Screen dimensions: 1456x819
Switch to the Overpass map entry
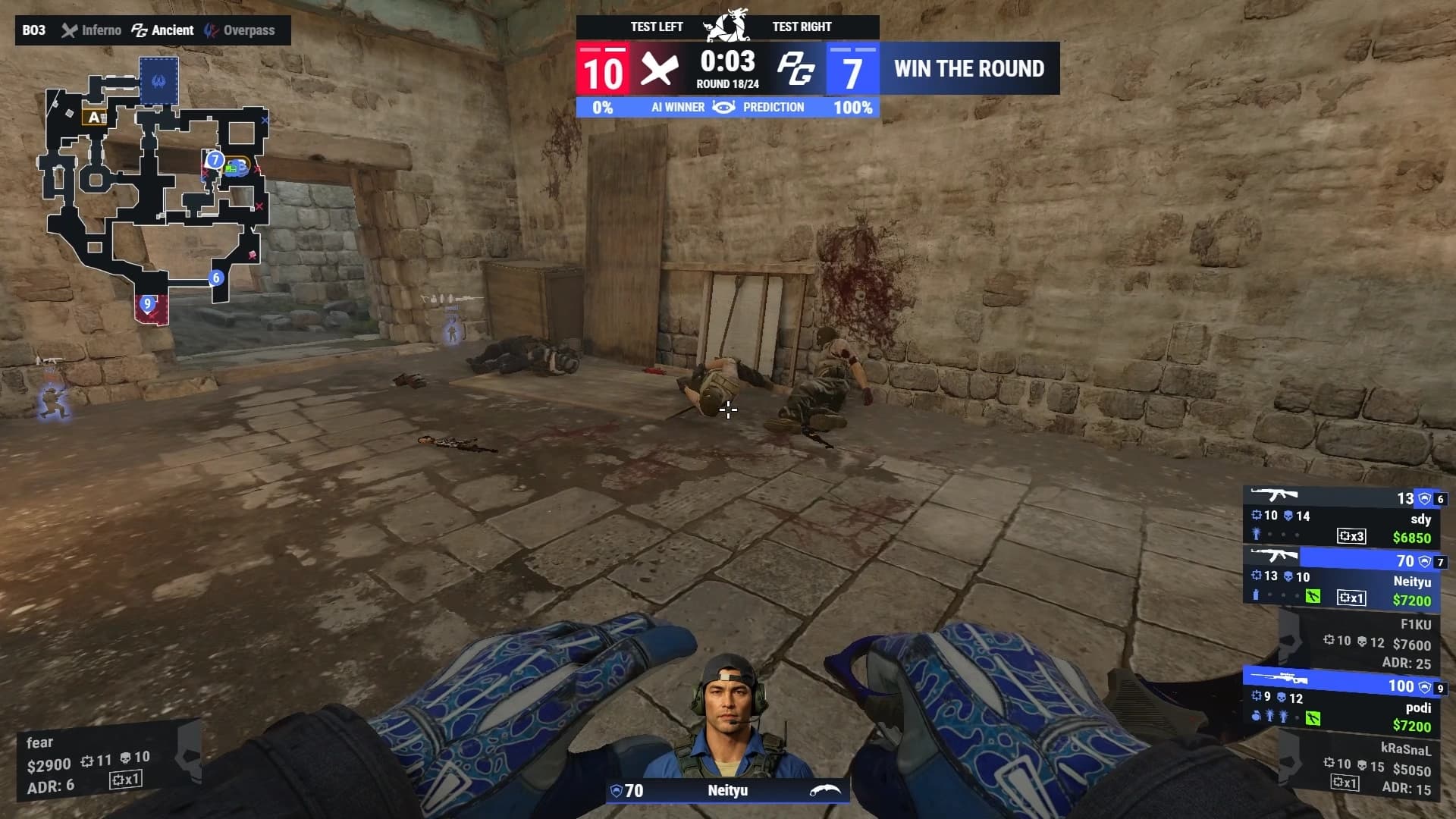(240, 30)
